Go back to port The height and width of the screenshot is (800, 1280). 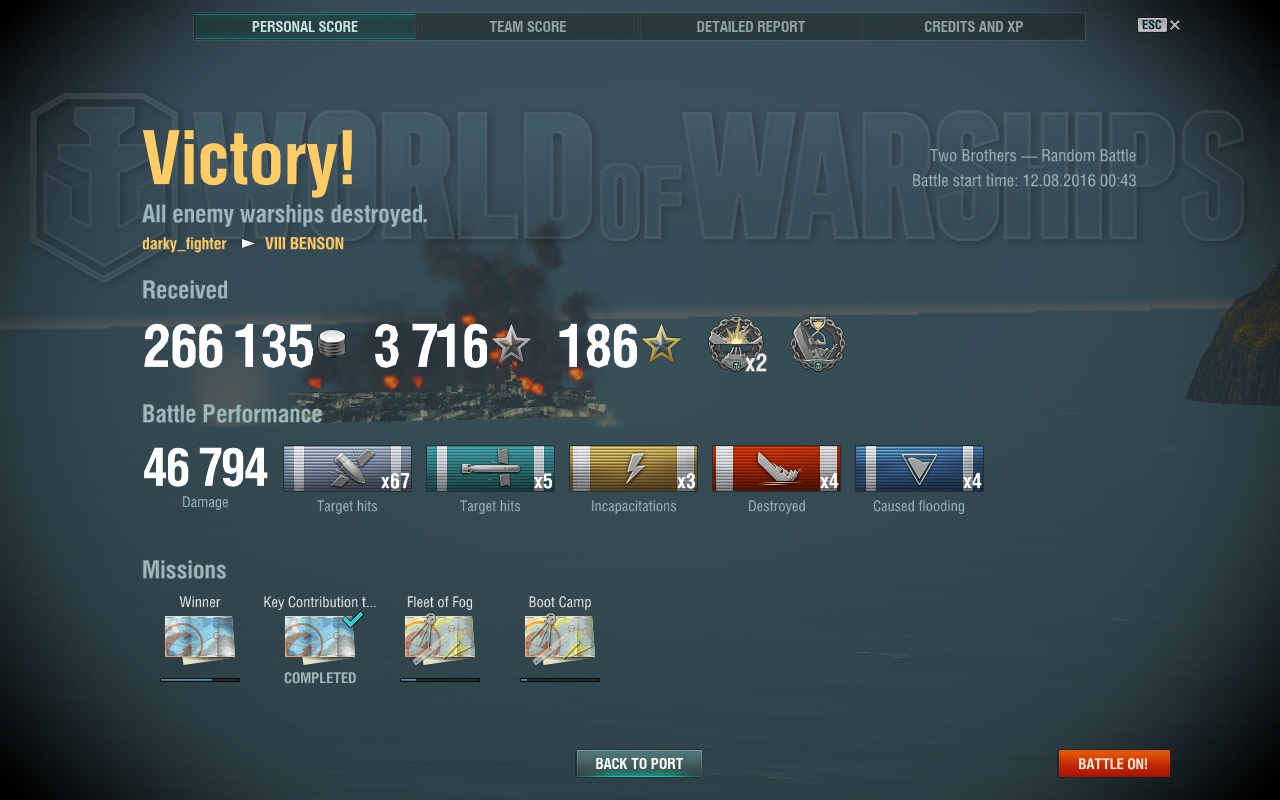point(639,764)
